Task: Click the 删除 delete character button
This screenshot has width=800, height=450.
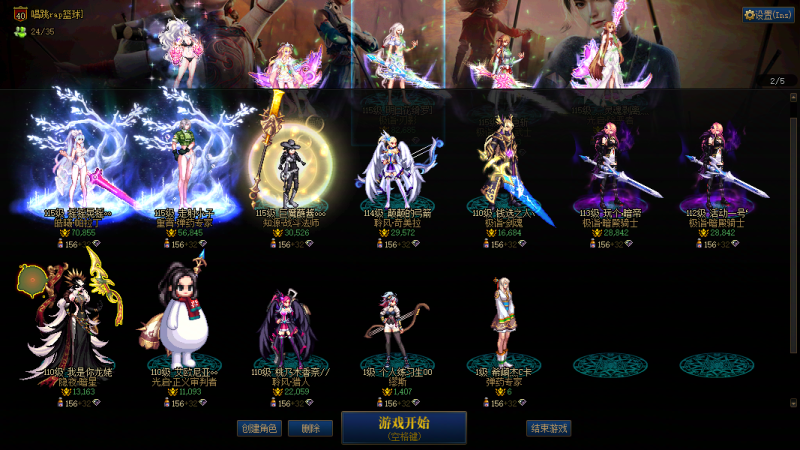Action: pyautogui.click(x=310, y=428)
